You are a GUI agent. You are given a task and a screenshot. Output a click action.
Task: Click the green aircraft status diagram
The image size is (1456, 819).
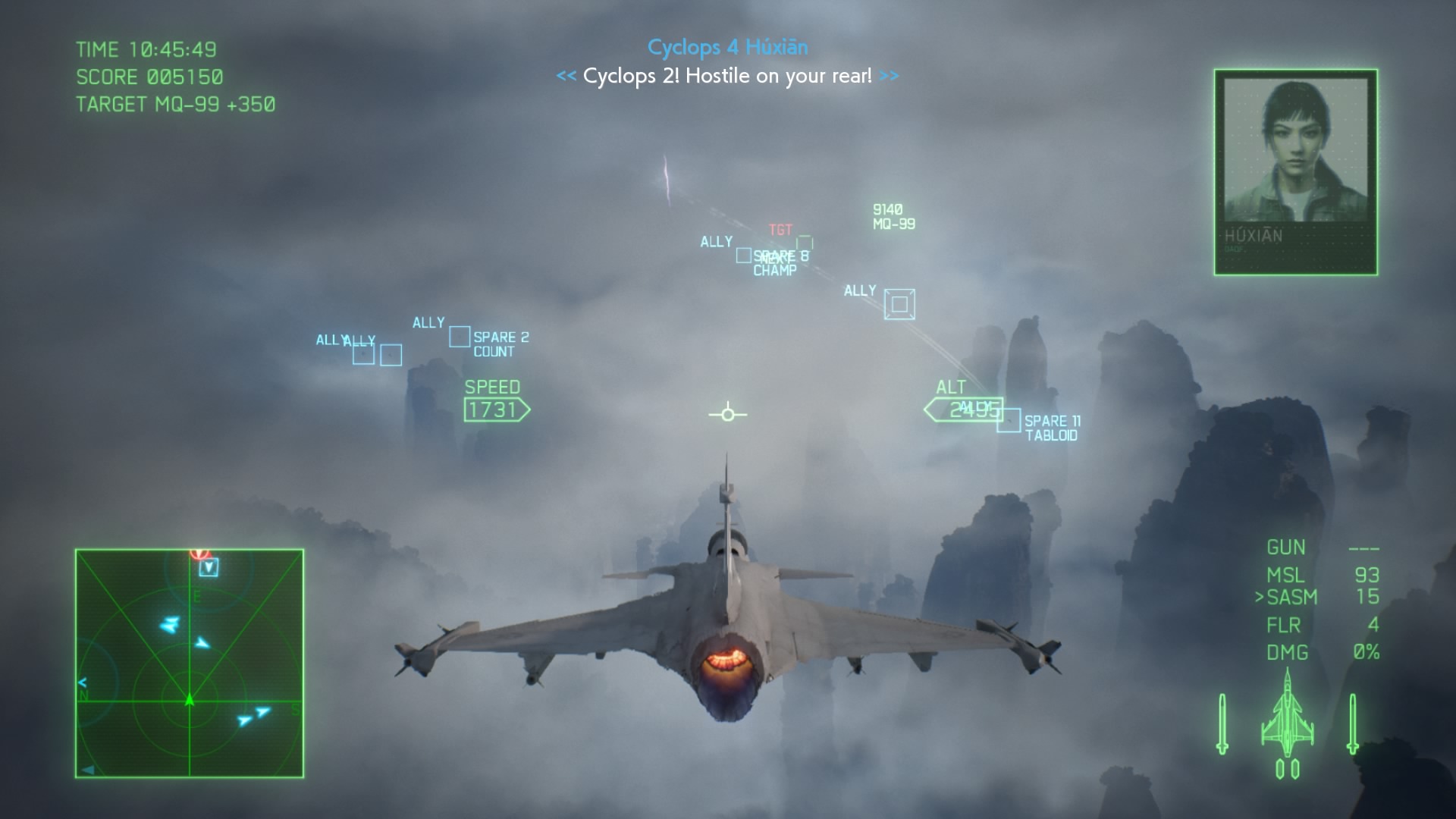pyautogui.click(x=1287, y=724)
